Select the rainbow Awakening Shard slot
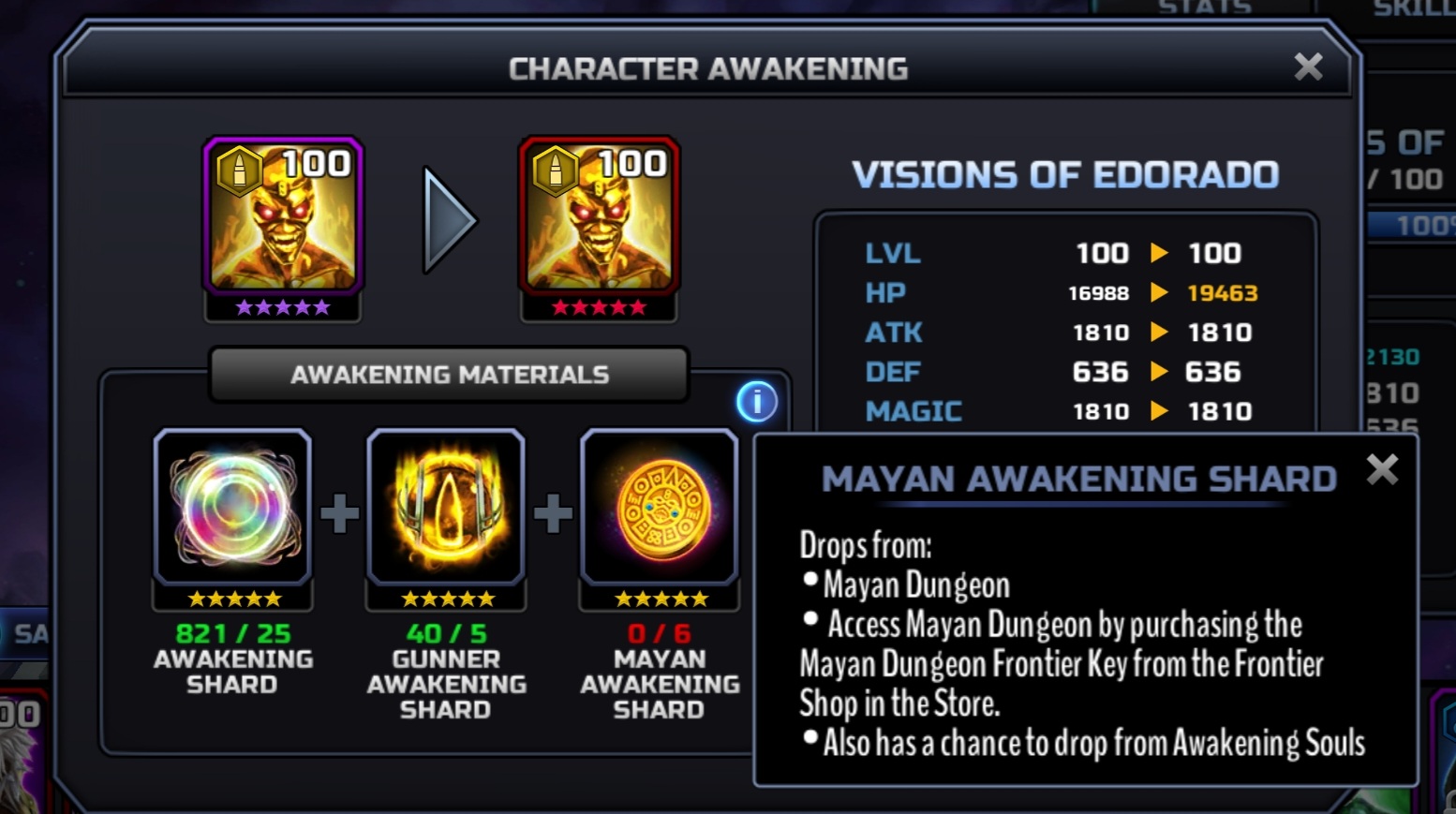Screen dimensions: 1456x814 click(x=232, y=508)
